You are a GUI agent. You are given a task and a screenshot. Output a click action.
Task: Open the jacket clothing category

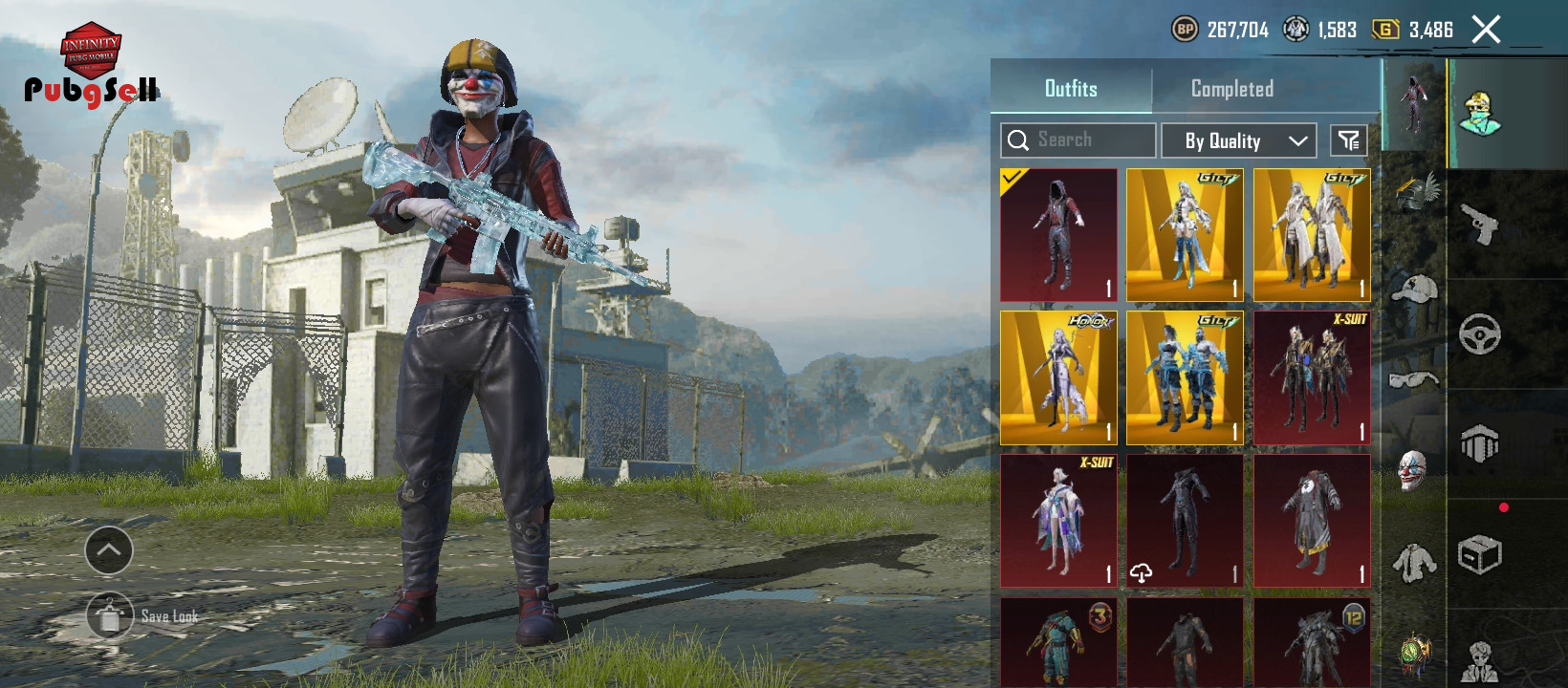[1414, 563]
